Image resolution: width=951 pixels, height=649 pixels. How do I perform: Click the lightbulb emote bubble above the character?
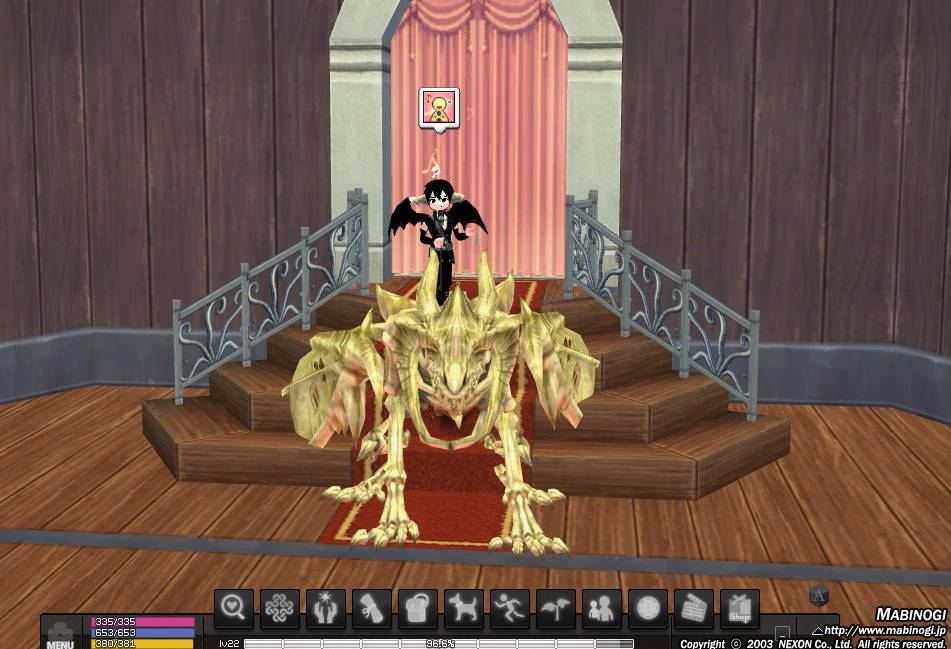click(439, 108)
